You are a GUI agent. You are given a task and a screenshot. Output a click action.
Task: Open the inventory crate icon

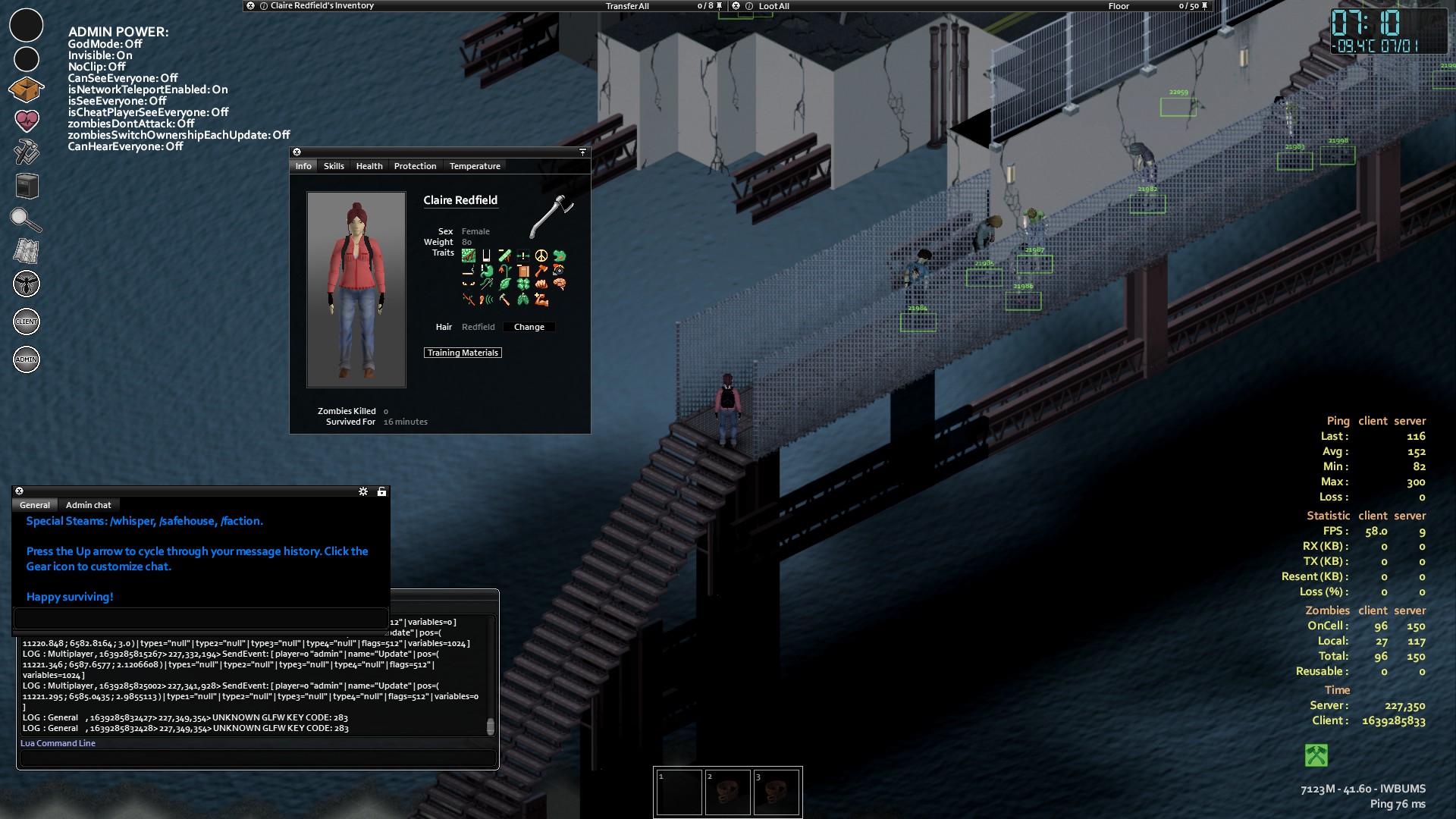26,89
